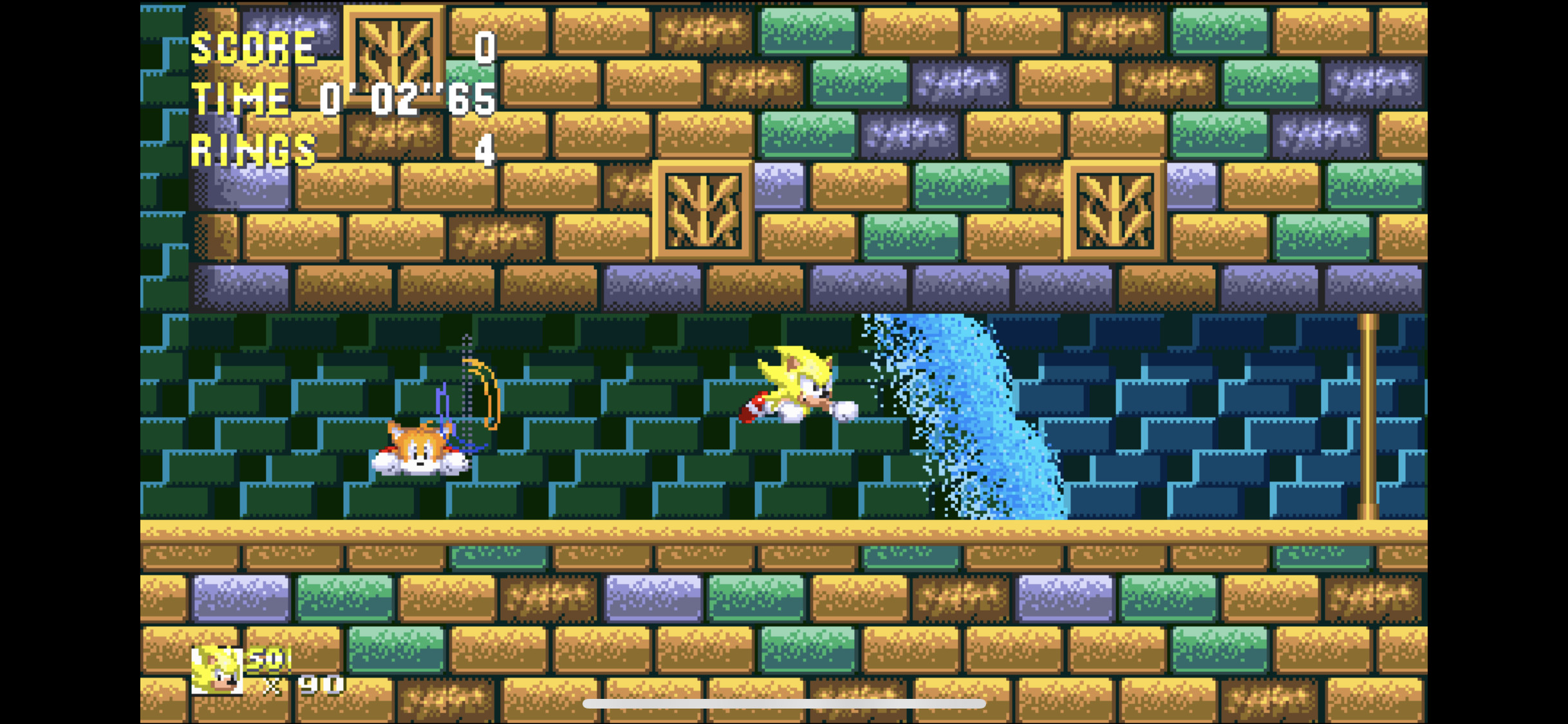The height and width of the screenshot is (724, 1568).
Task: Click the SCORE label in the HUD
Action: 252,46
